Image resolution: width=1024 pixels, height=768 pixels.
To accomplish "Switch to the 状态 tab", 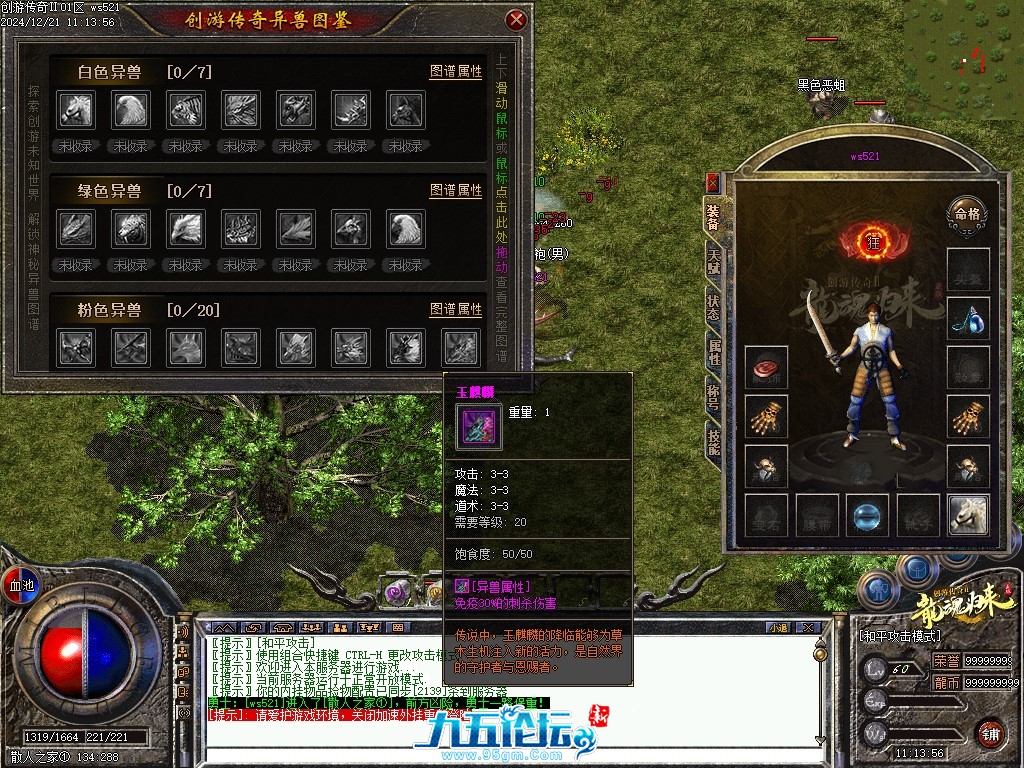I will (713, 306).
